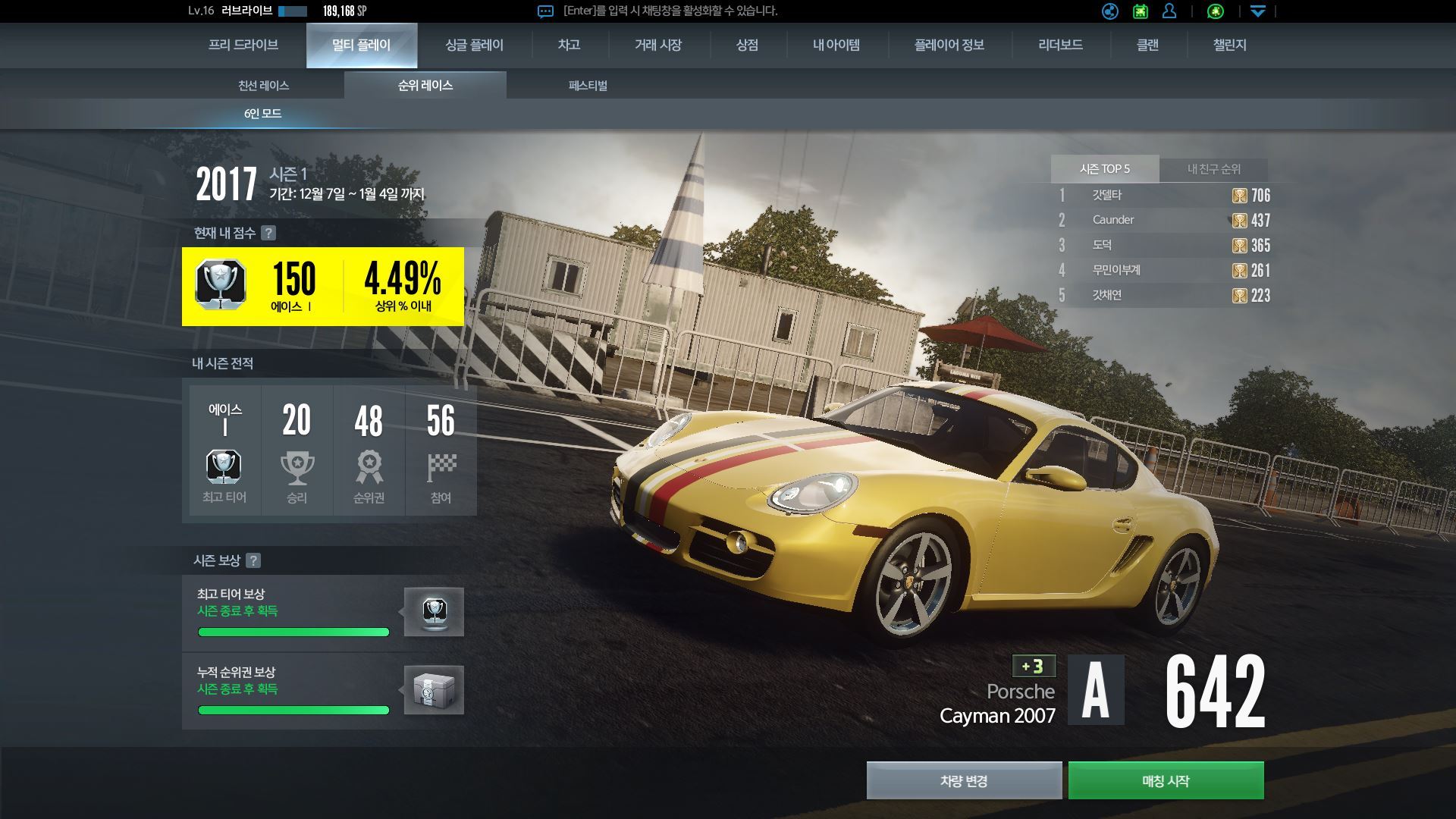Switch to the 페스티벌 tab
Image resolution: width=1456 pixels, height=819 pixels.
(588, 86)
